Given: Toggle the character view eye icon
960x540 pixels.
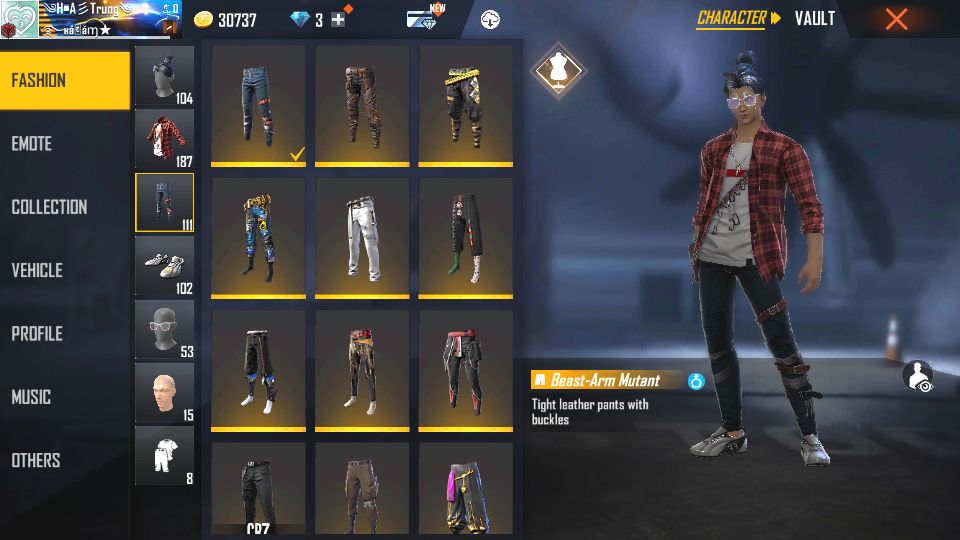Looking at the screenshot, I should 918,376.
